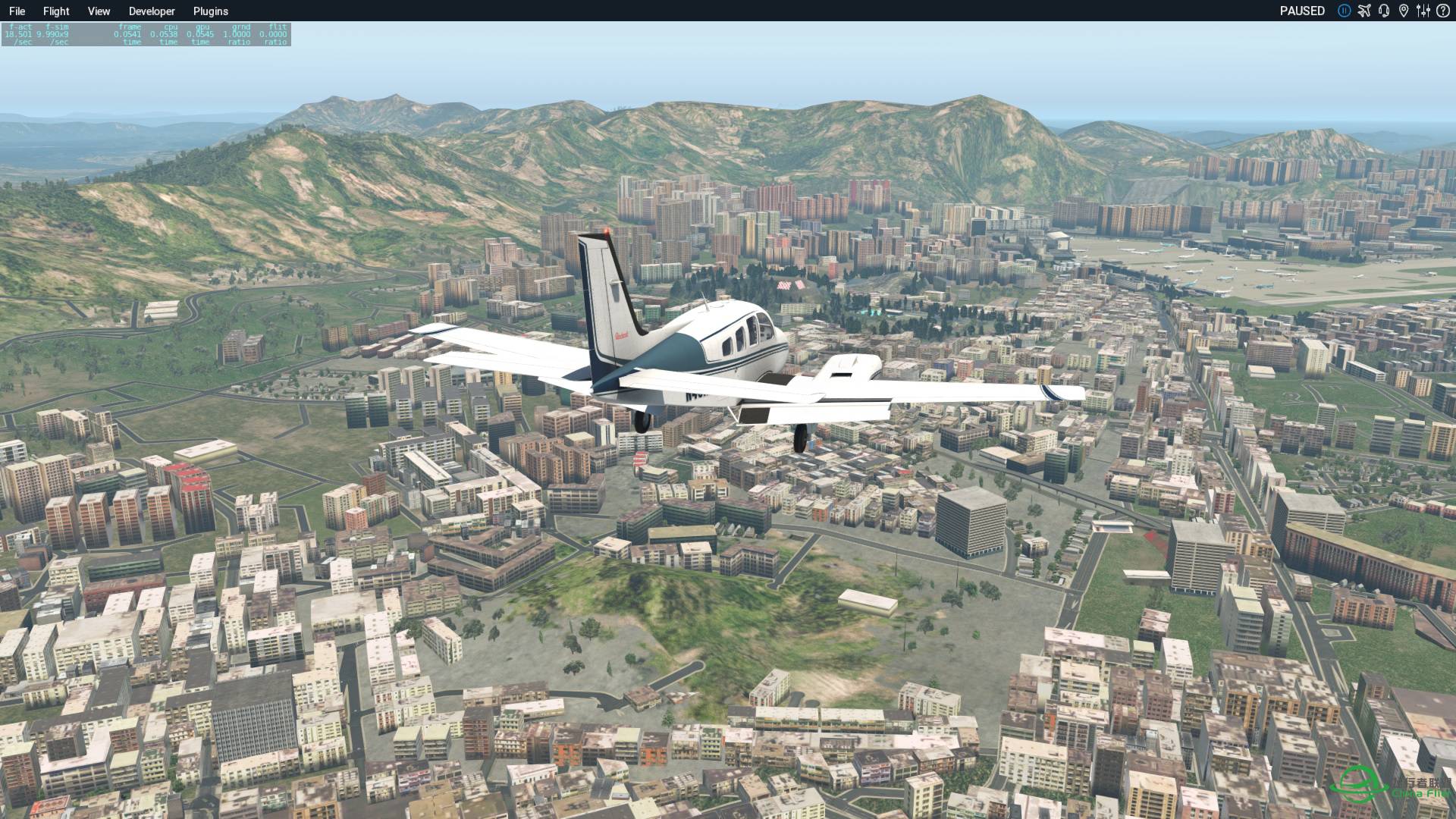Open help via the question mark icon
The width and height of the screenshot is (1456, 819).
(x=1443, y=11)
